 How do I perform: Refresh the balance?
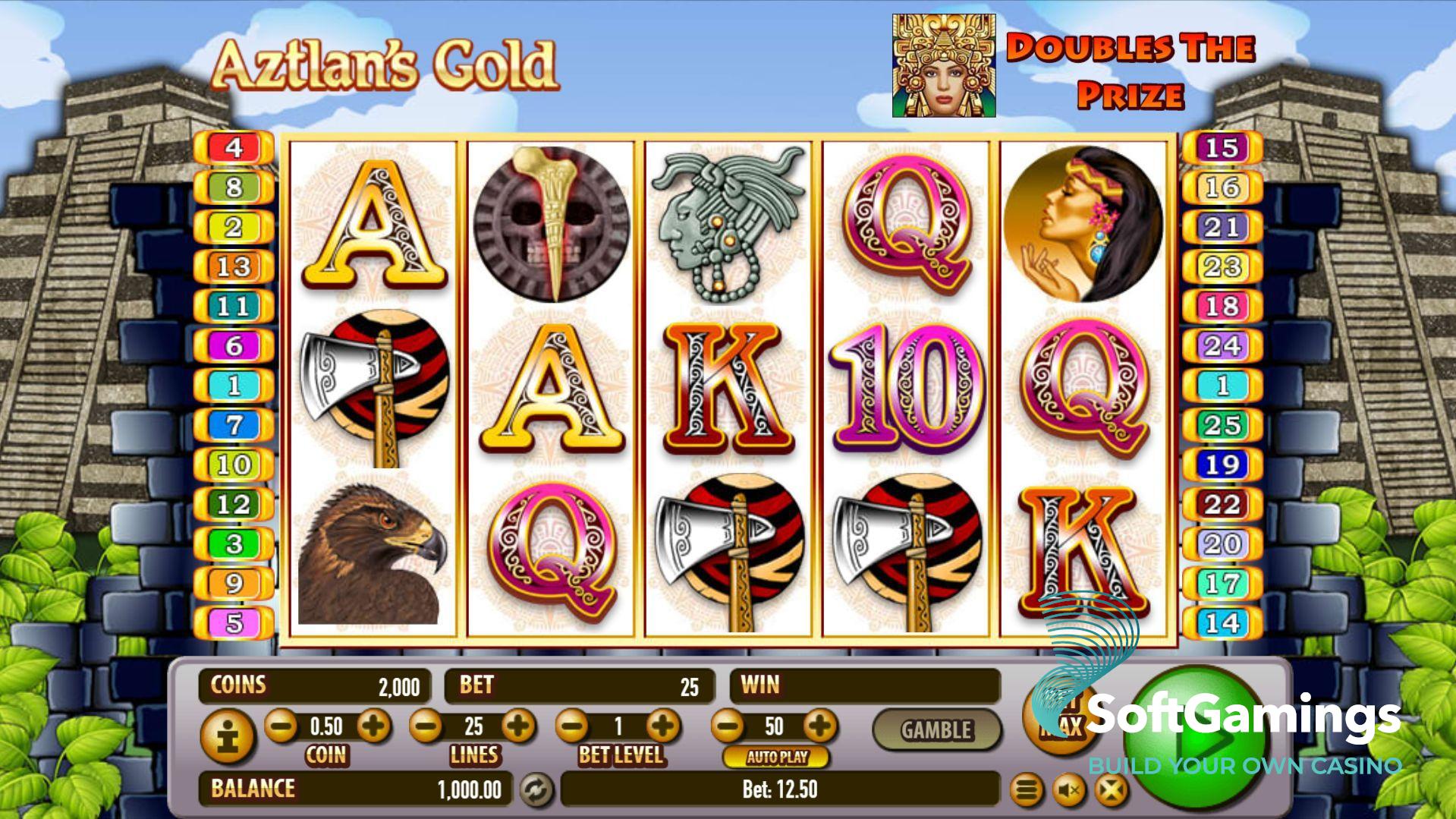pos(536,790)
